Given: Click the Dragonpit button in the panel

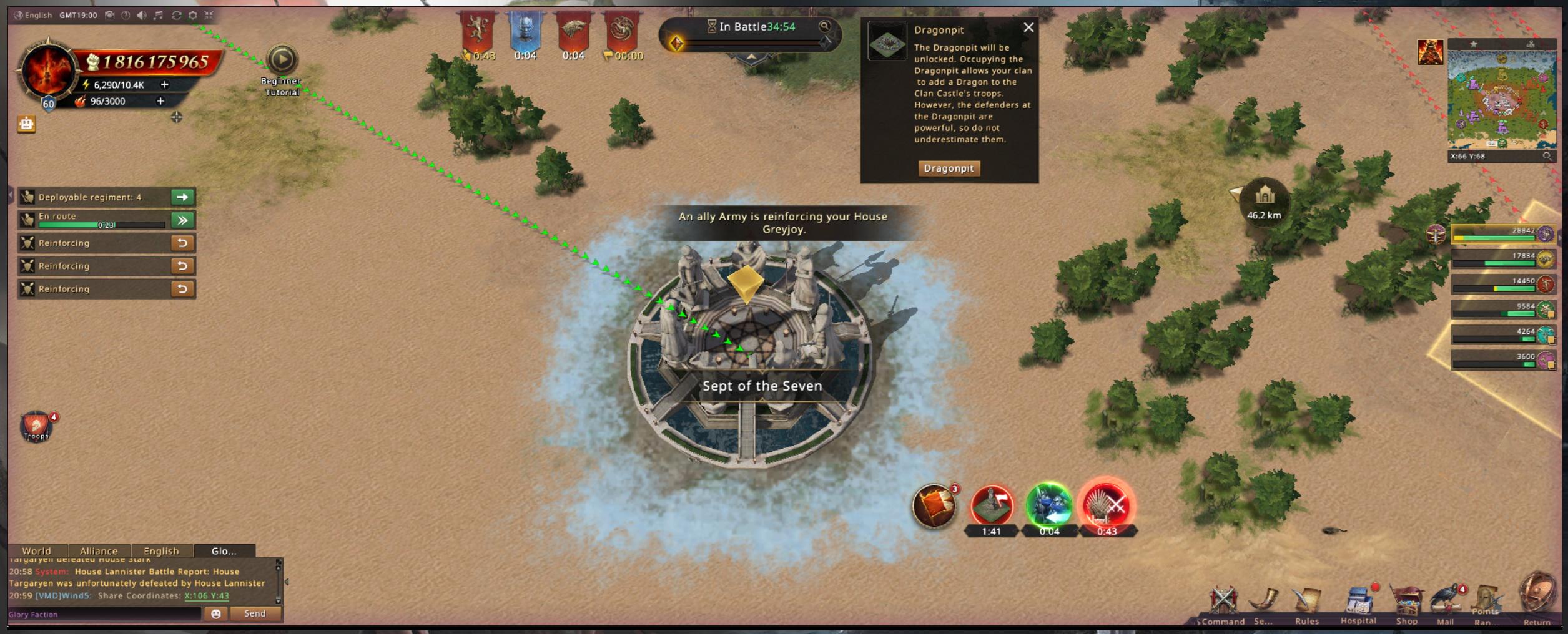Looking at the screenshot, I should pyautogui.click(x=948, y=168).
